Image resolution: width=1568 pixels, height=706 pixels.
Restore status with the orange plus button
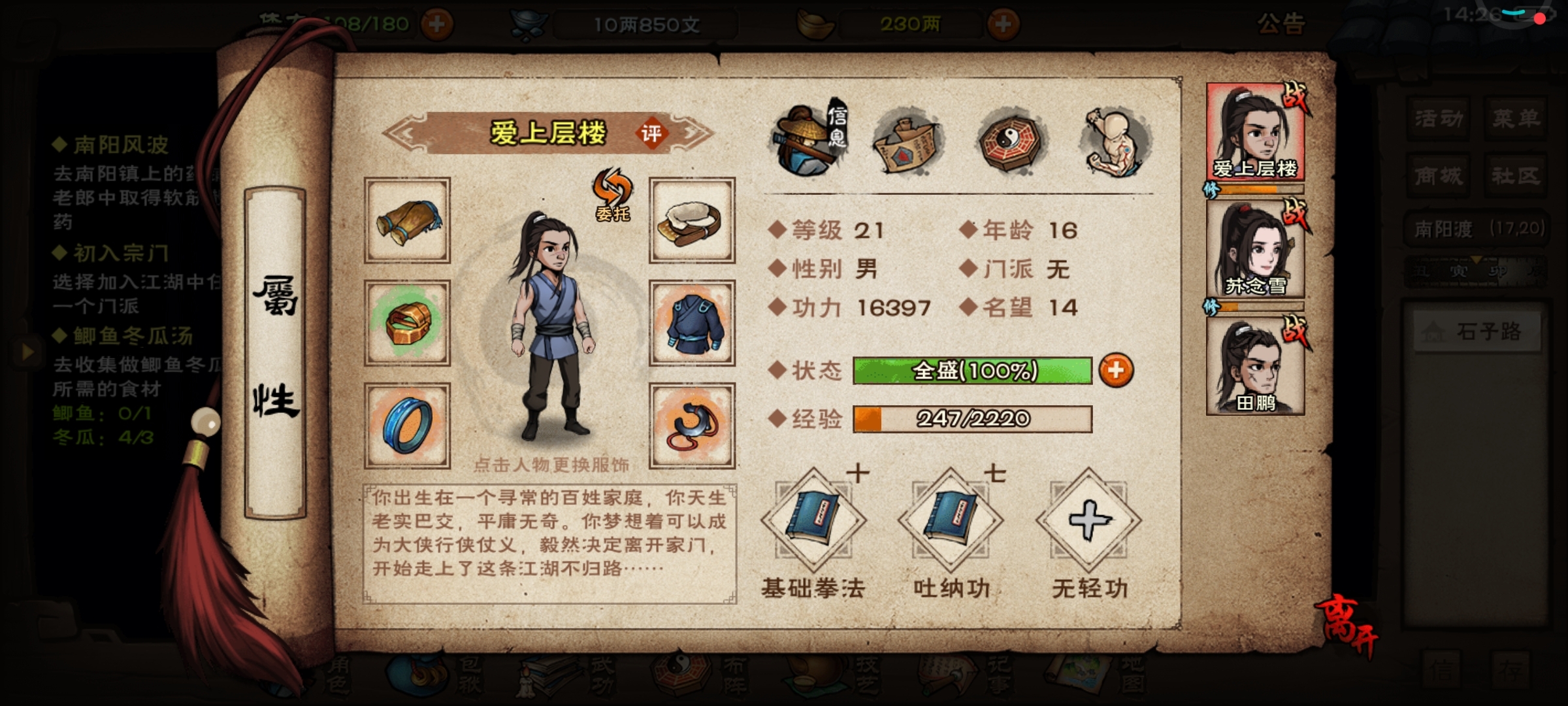pos(1116,371)
